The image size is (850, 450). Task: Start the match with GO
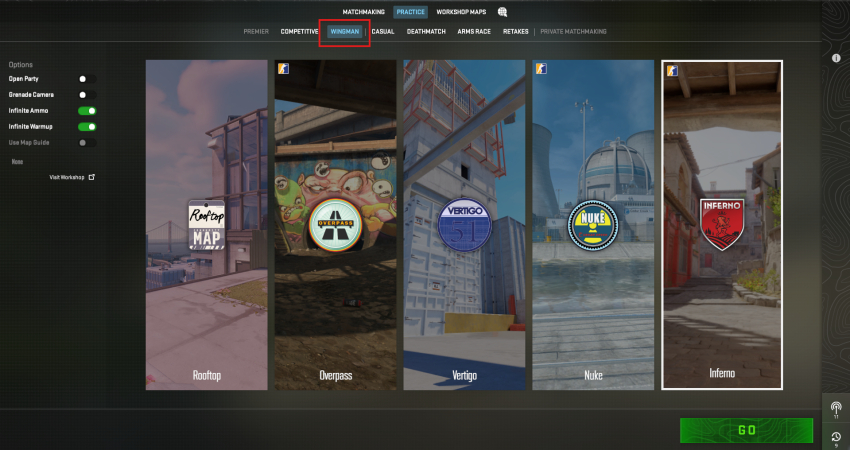coord(745,430)
